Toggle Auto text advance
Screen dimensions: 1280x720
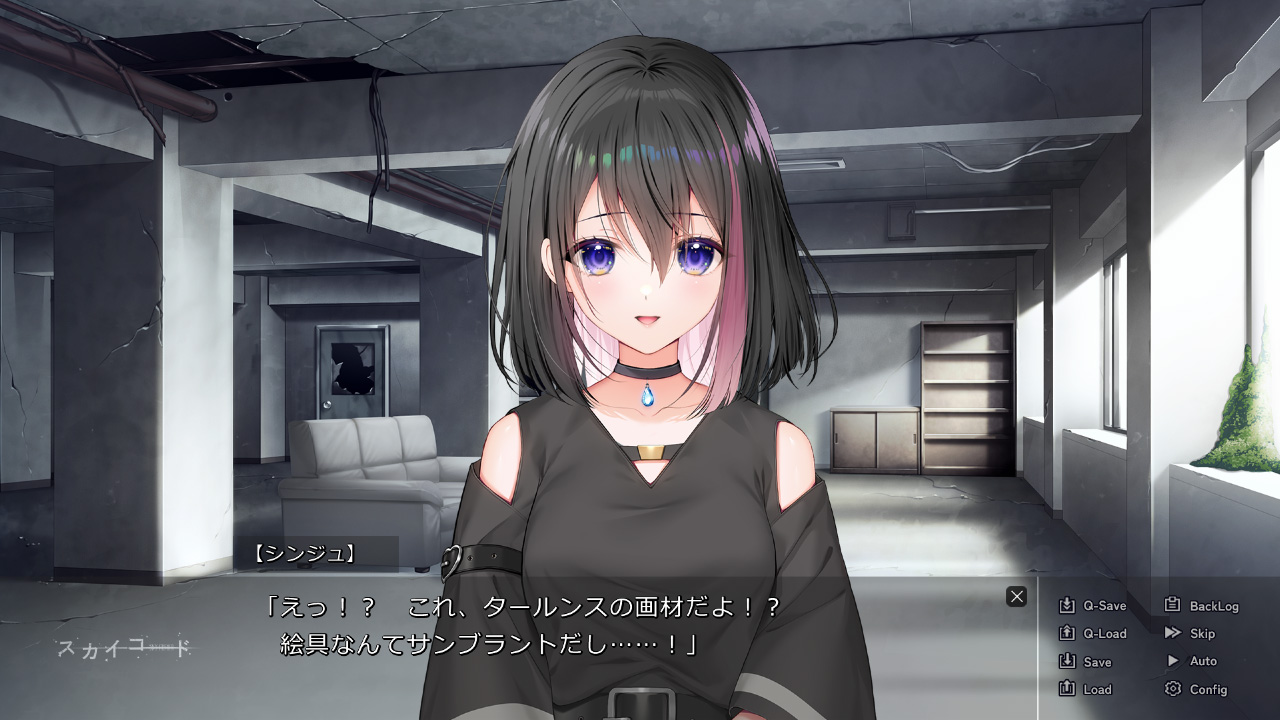[1191, 661]
